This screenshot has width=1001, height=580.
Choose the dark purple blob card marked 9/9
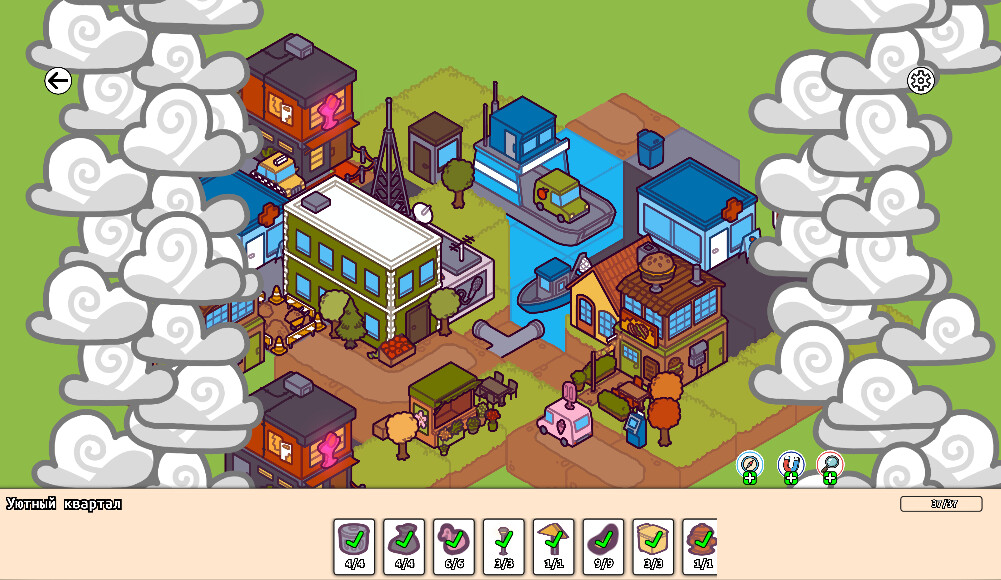tap(603, 546)
